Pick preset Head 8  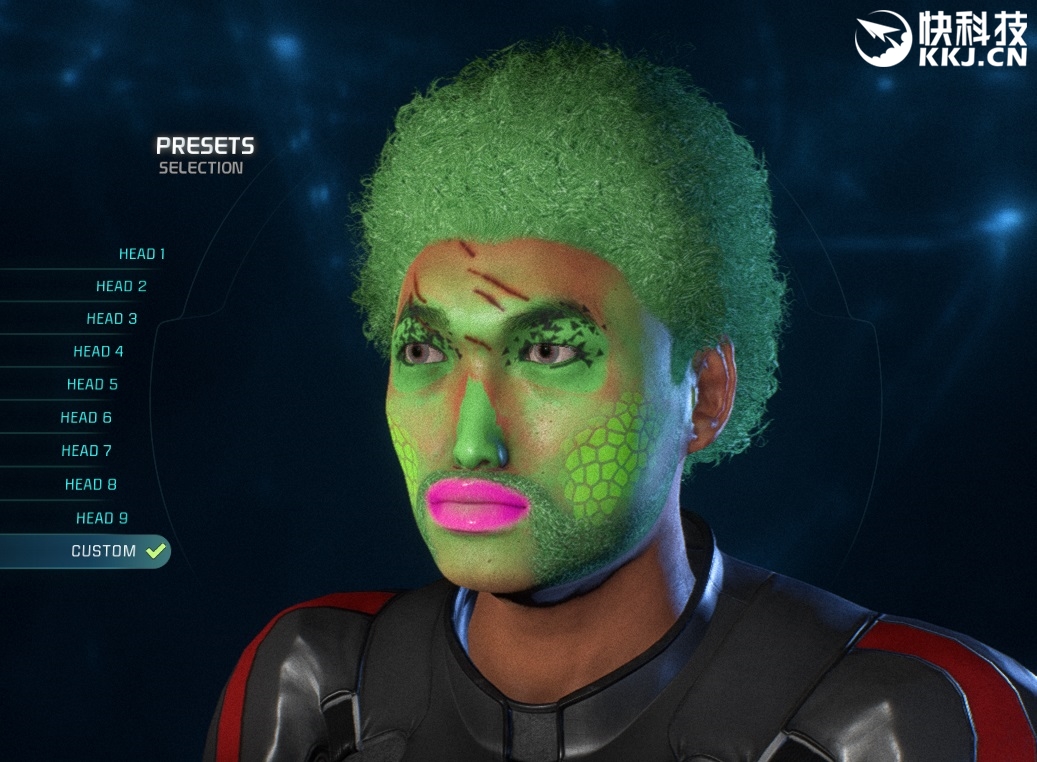click(91, 485)
